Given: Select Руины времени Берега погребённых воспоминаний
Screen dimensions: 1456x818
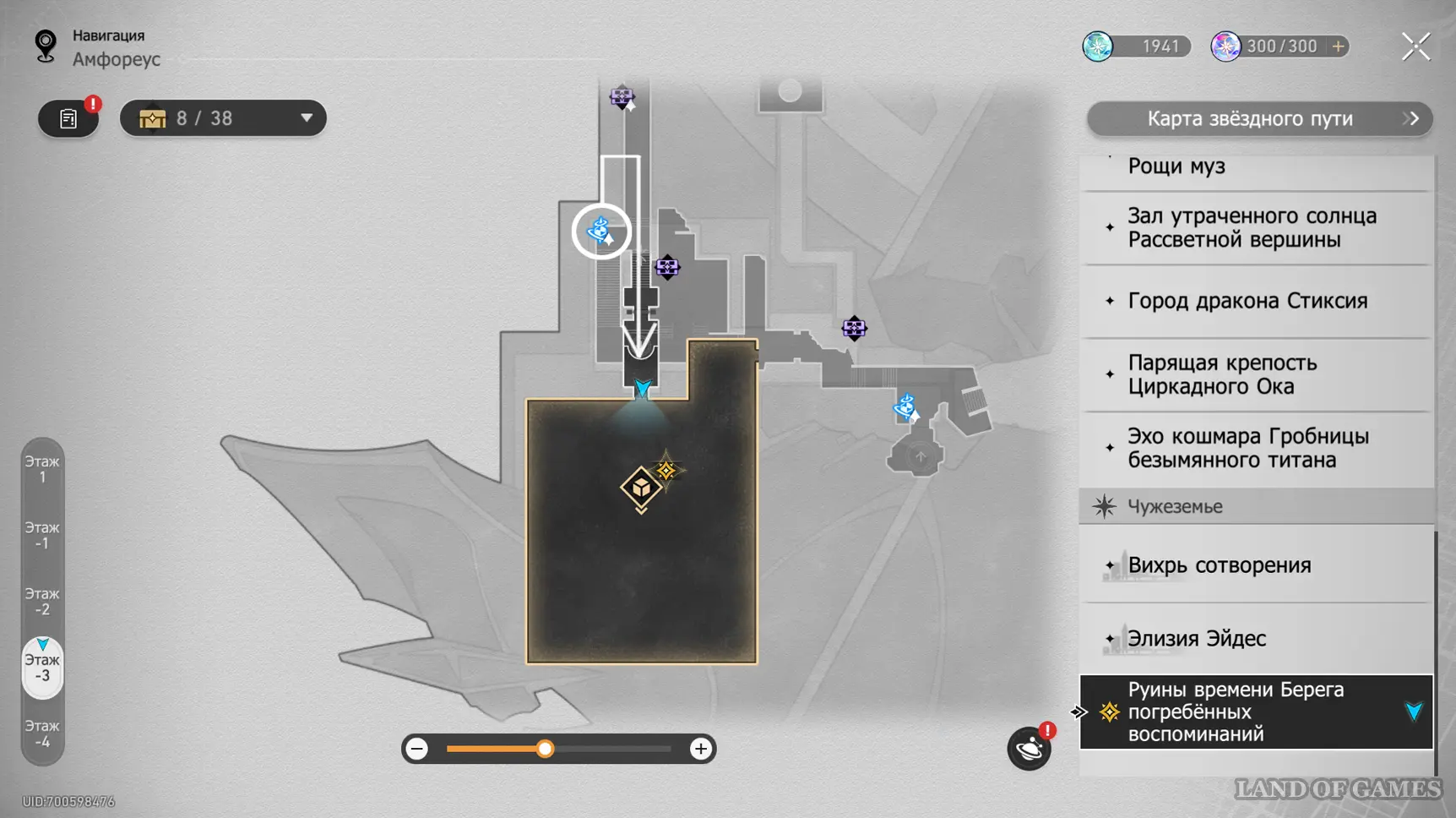Looking at the screenshot, I should (1235, 712).
